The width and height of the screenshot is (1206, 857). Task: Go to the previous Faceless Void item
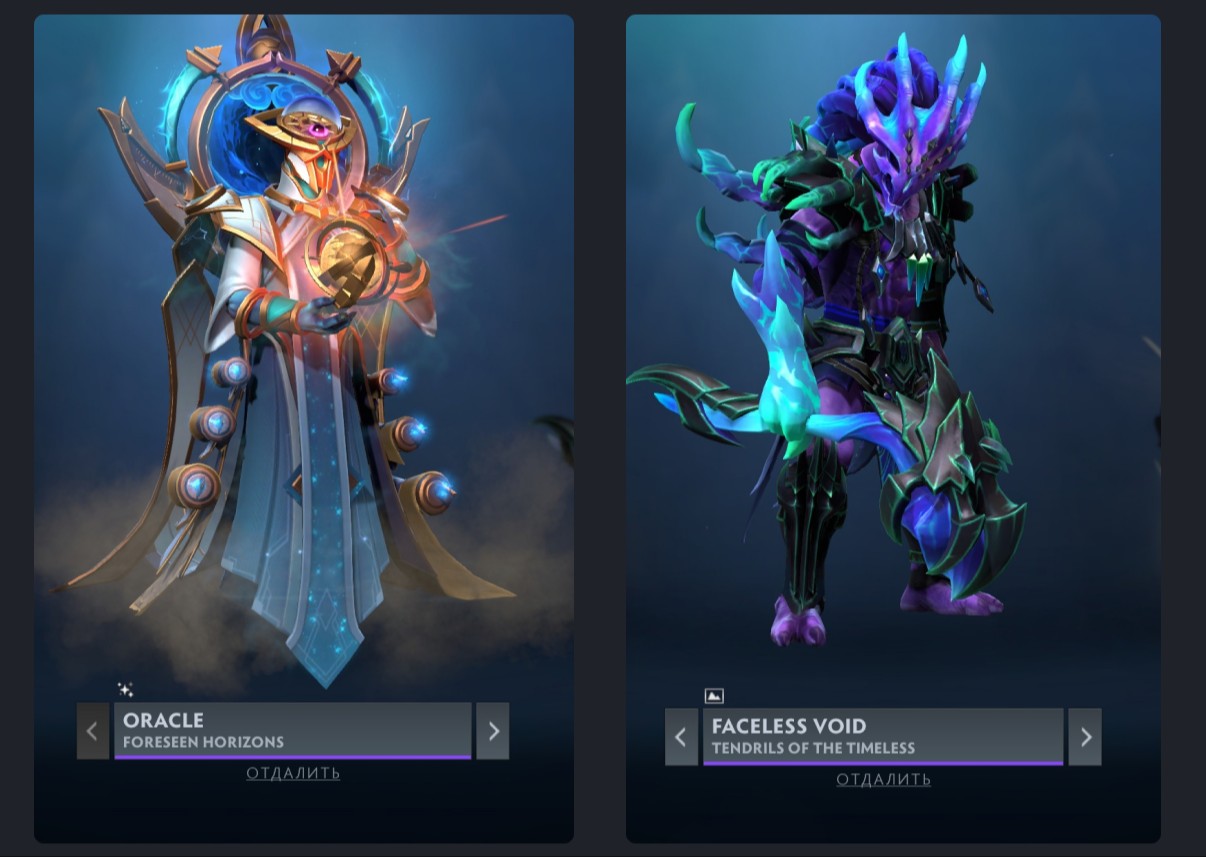pyautogui.click(x=681, y=737)
